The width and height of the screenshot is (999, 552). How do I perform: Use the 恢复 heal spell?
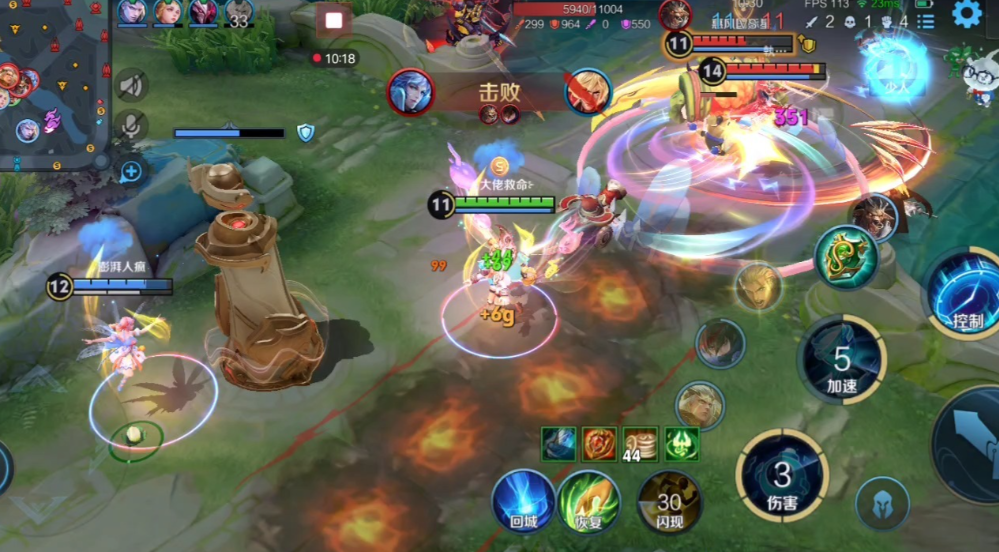click(x=589, y=500)
